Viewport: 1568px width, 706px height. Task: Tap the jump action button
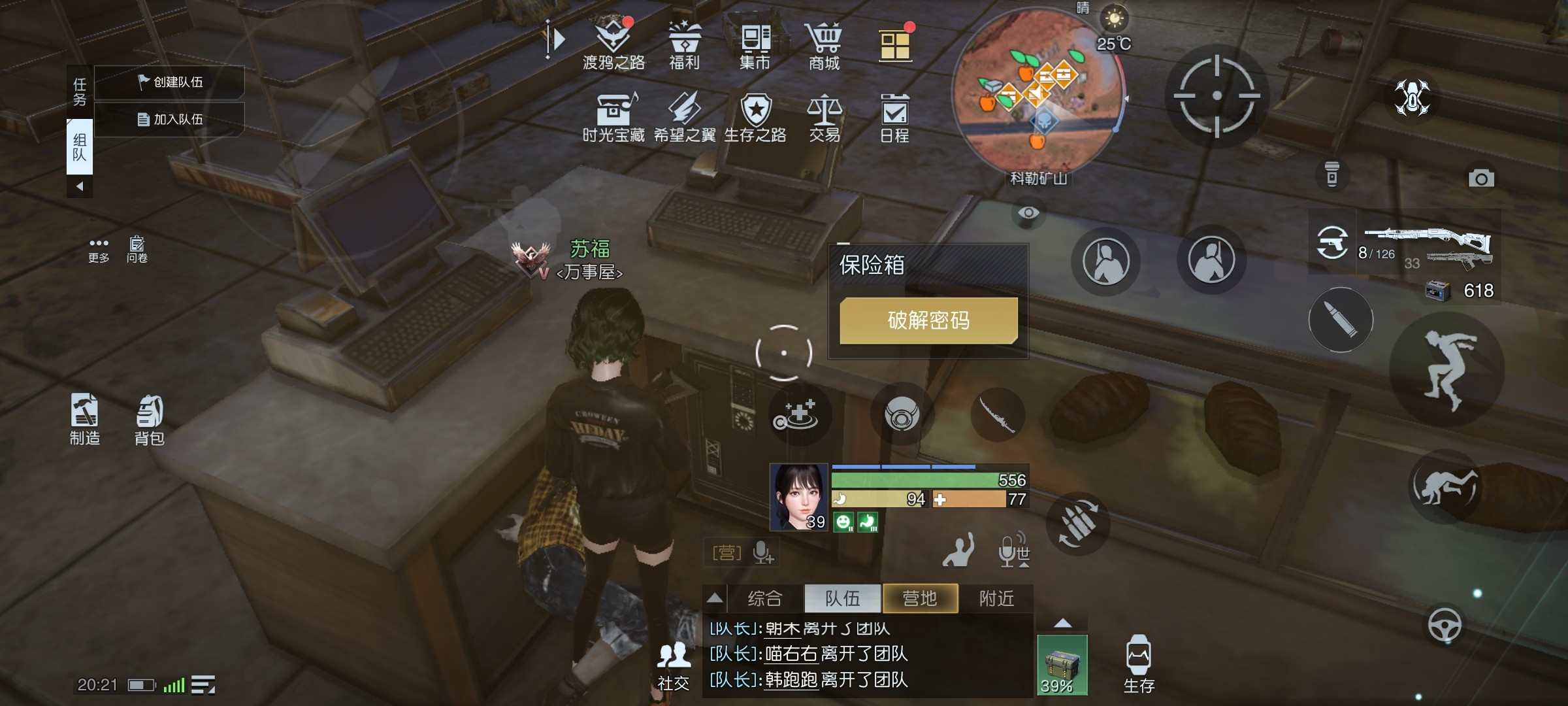point(1447,371)
